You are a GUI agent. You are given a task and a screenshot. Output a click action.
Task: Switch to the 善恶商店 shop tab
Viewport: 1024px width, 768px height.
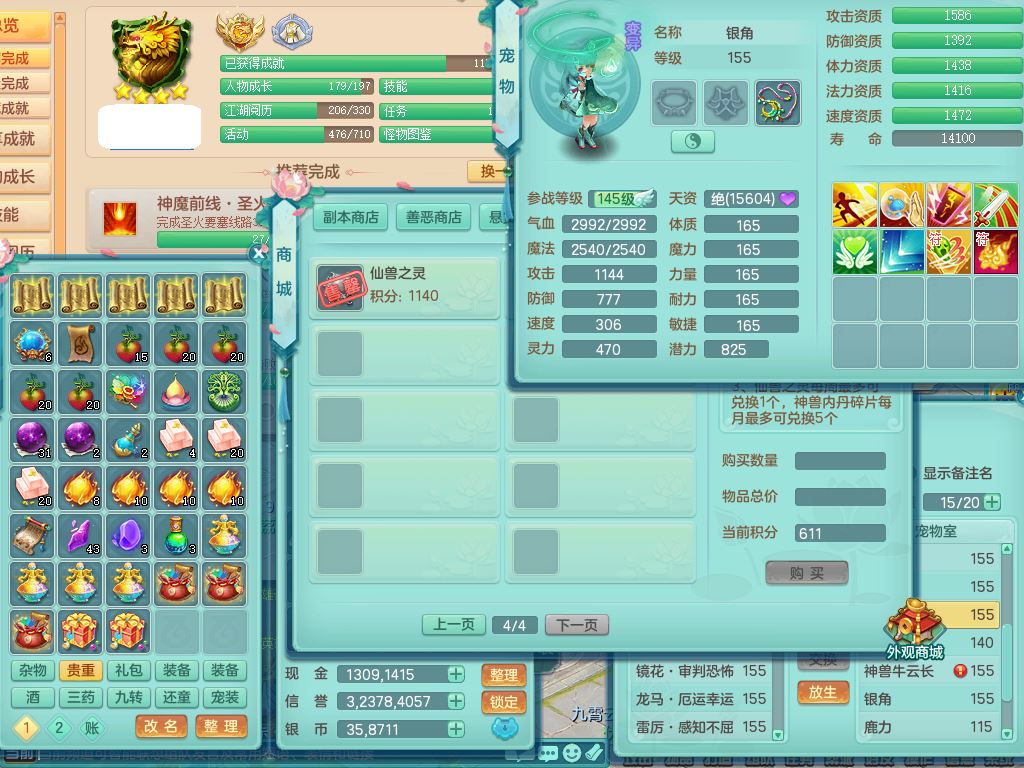pyautogui.click(x=434, y=217)
